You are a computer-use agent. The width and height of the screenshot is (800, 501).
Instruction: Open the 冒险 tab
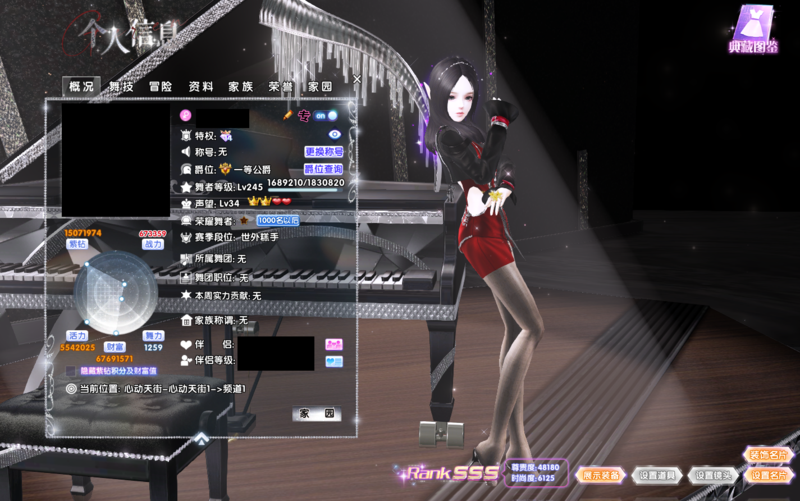[160, 87]
